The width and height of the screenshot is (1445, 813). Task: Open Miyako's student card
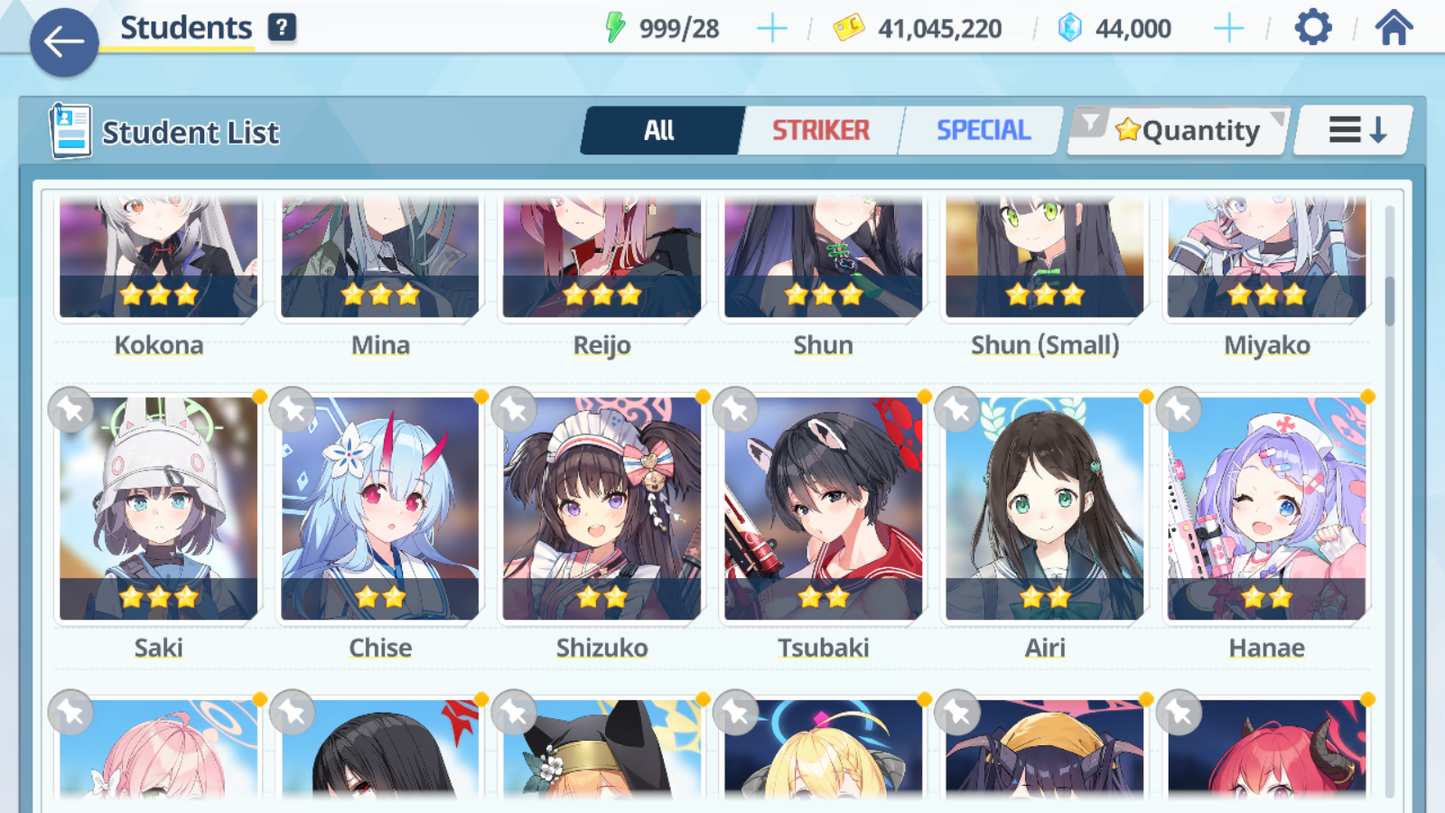[x=1267, y=260]
